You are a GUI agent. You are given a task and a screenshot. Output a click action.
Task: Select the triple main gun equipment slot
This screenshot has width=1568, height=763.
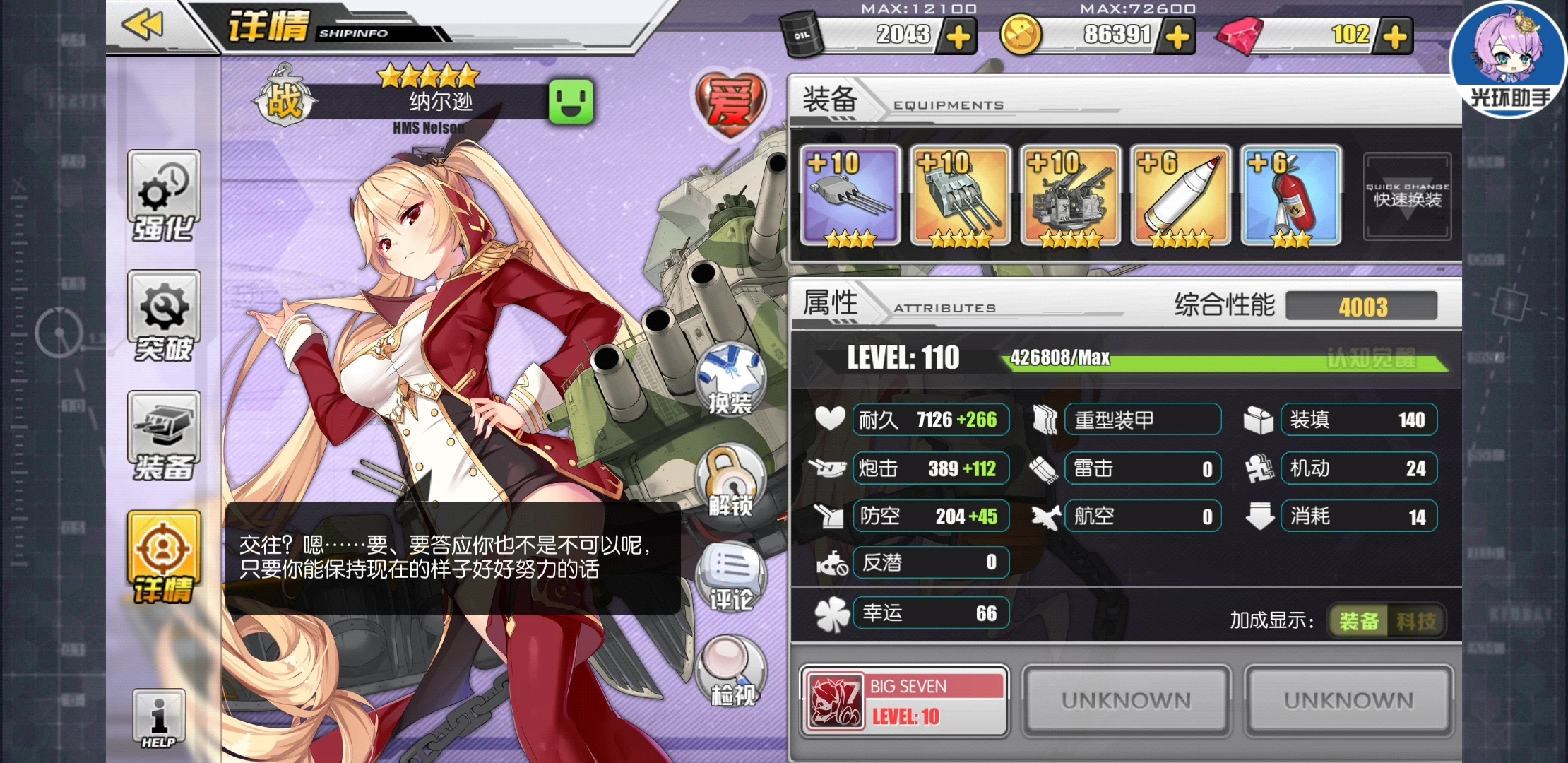[850, 196]
